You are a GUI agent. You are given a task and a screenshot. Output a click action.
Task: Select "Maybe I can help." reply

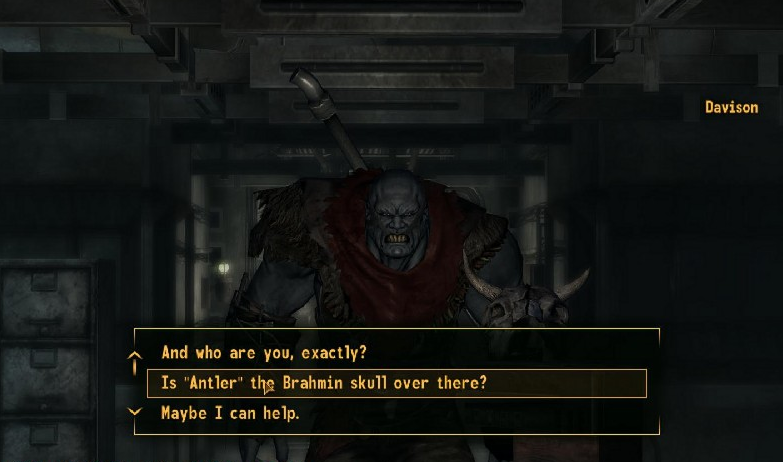tap(230, 413)
